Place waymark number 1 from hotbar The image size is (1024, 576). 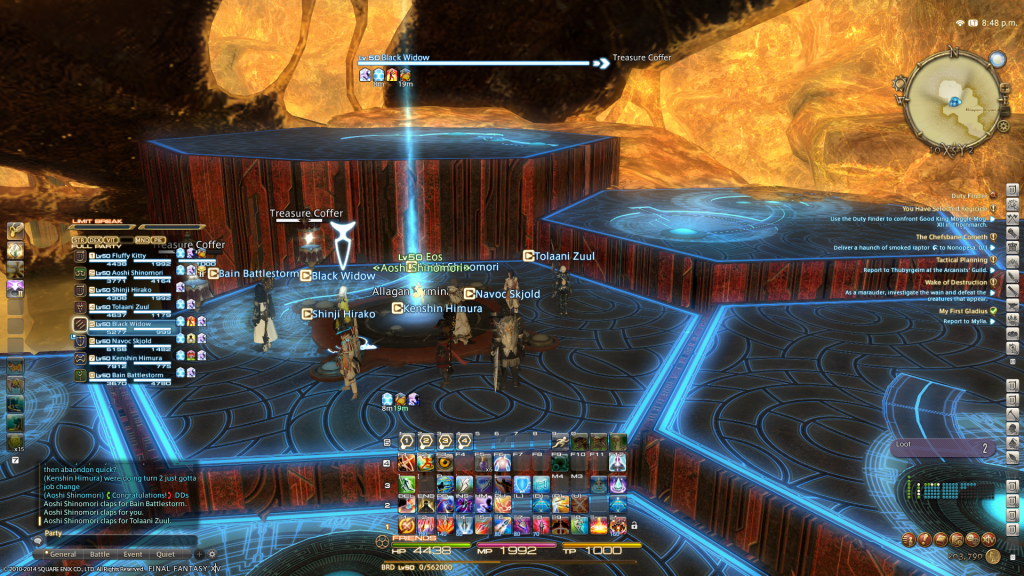coord(407,441)
